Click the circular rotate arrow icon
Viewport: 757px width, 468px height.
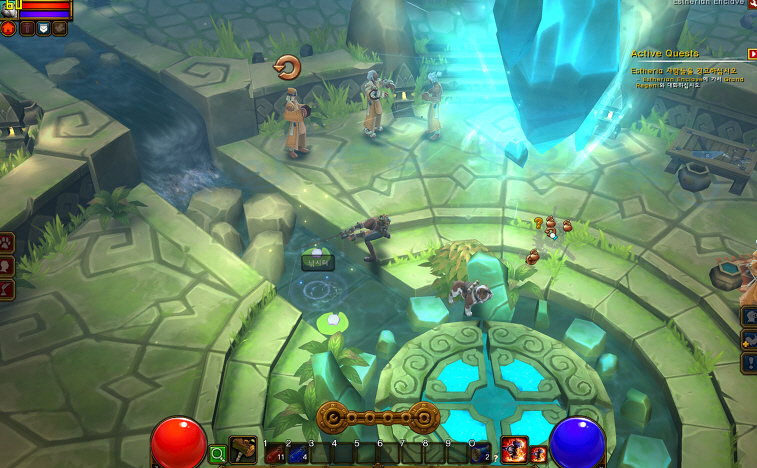pyautogui.click(x=287, y=67)
